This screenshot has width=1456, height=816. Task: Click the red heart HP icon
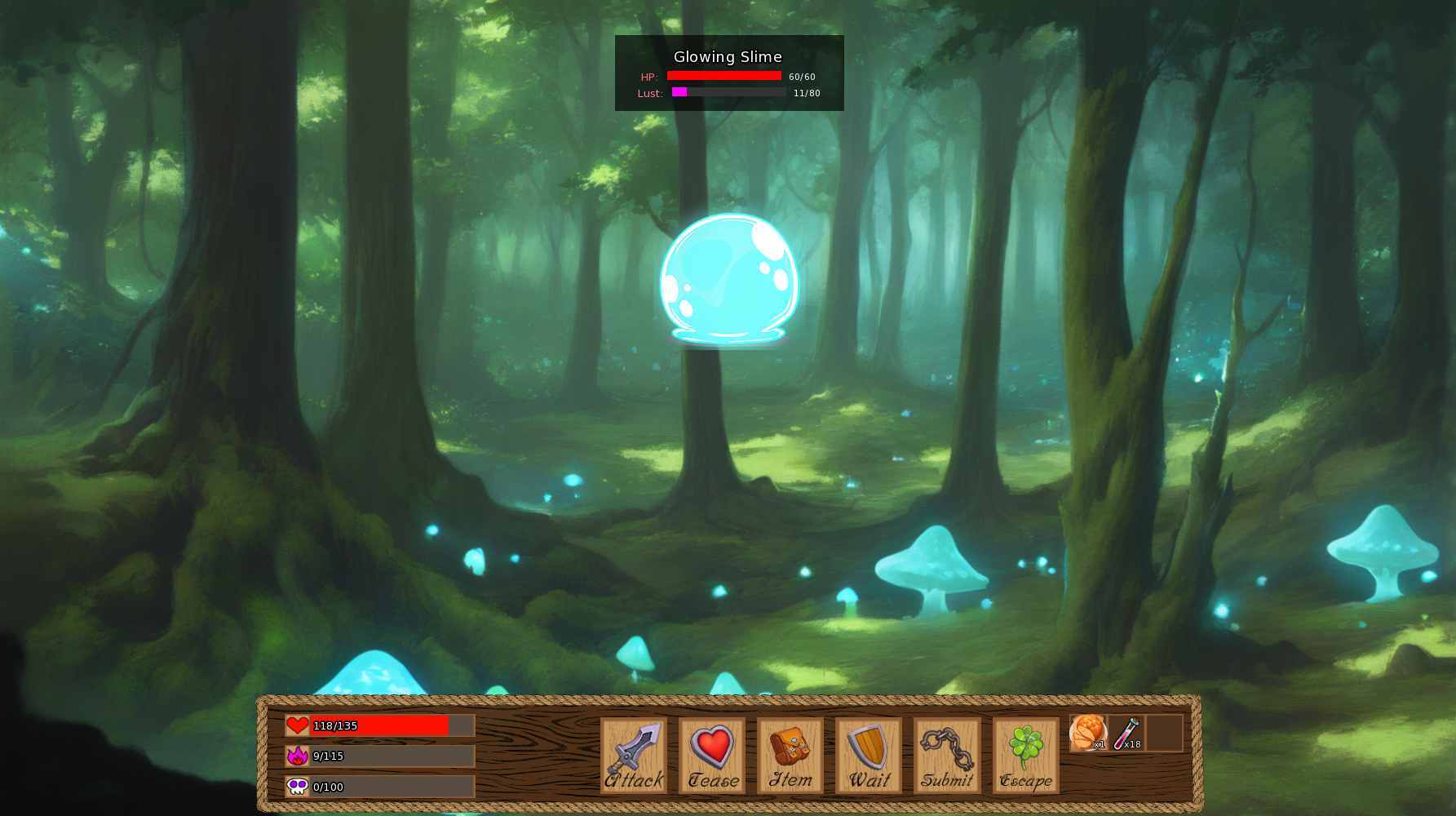coord(296,724)
